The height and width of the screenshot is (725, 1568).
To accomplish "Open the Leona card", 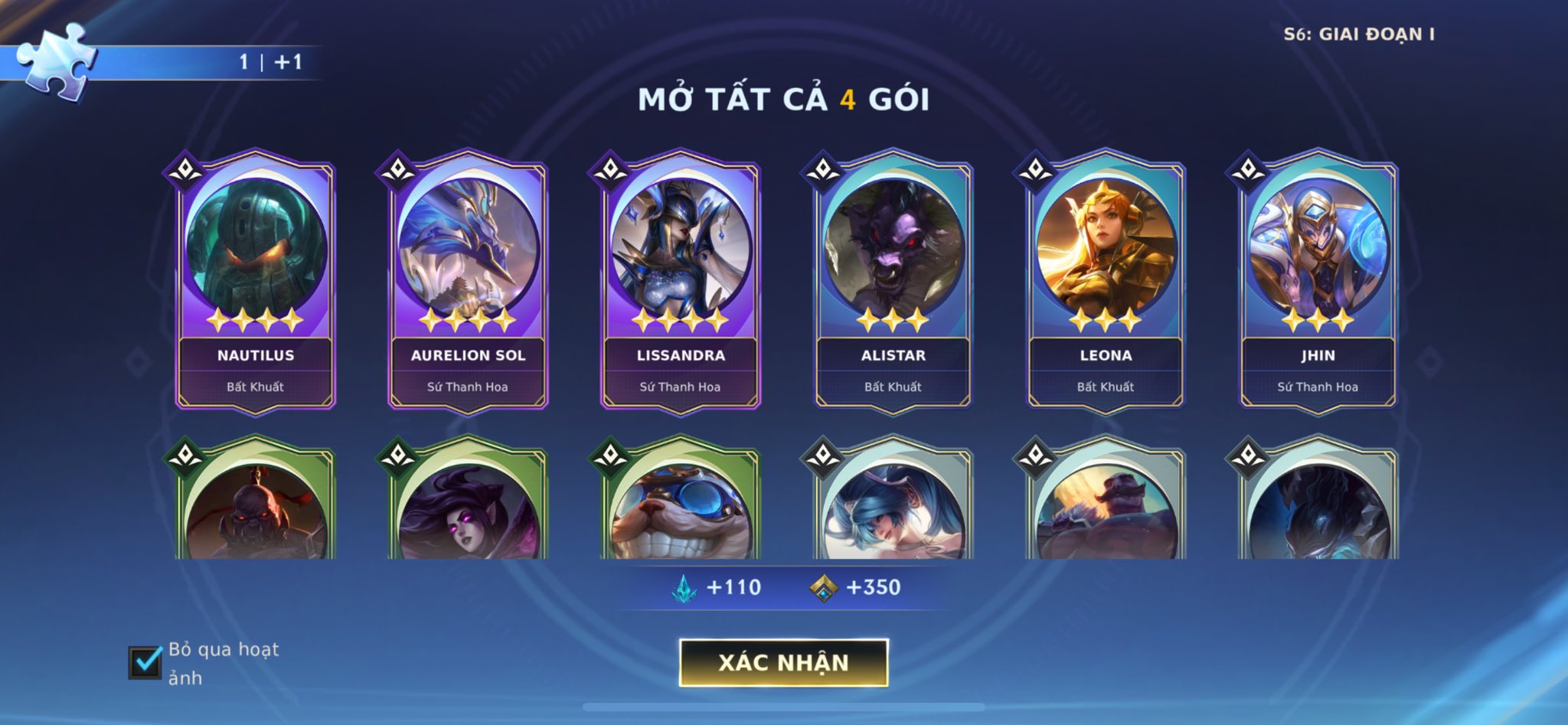I will click(1106, 283).
